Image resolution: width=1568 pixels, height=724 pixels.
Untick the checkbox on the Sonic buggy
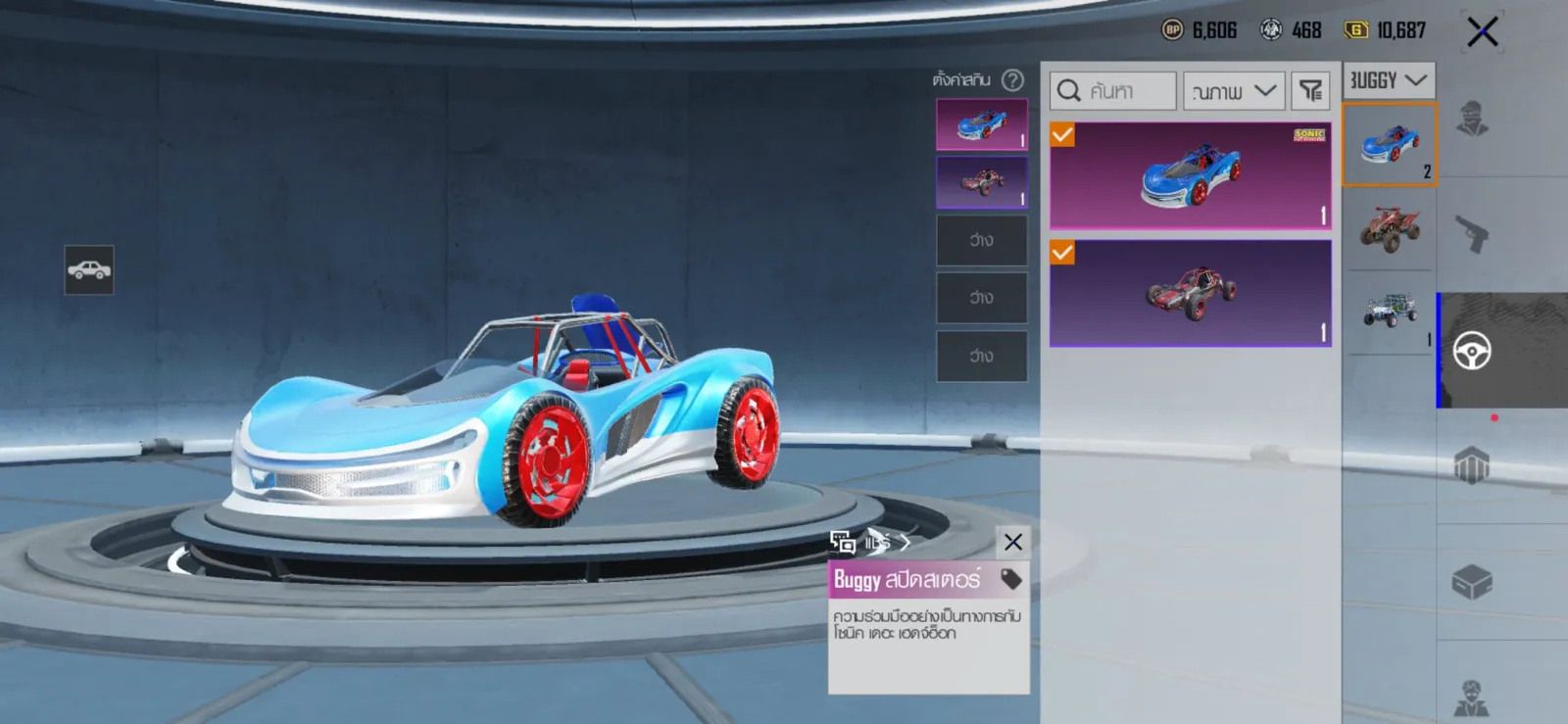point(1062,134)
